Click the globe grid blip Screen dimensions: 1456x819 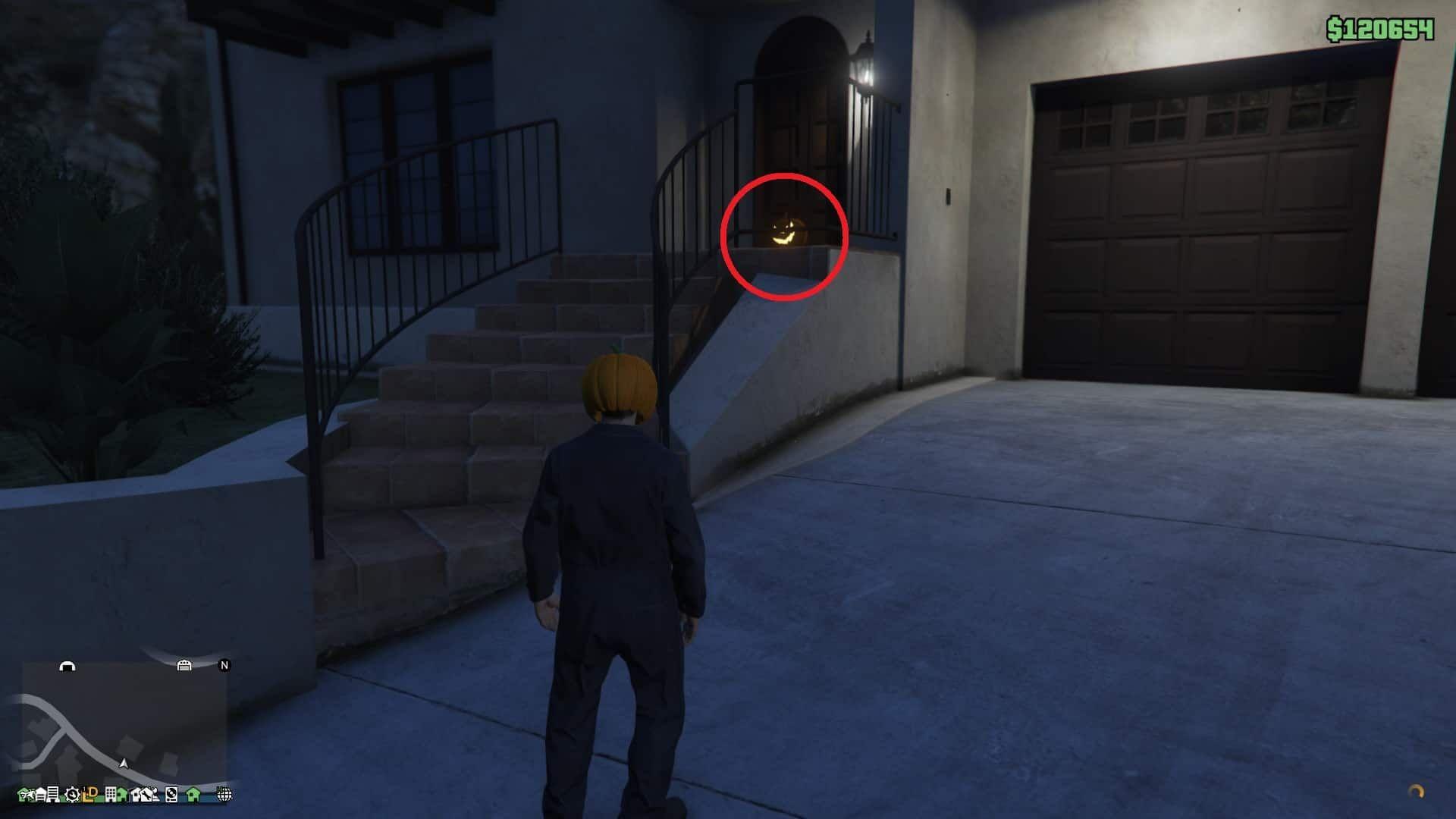[224, 794]
